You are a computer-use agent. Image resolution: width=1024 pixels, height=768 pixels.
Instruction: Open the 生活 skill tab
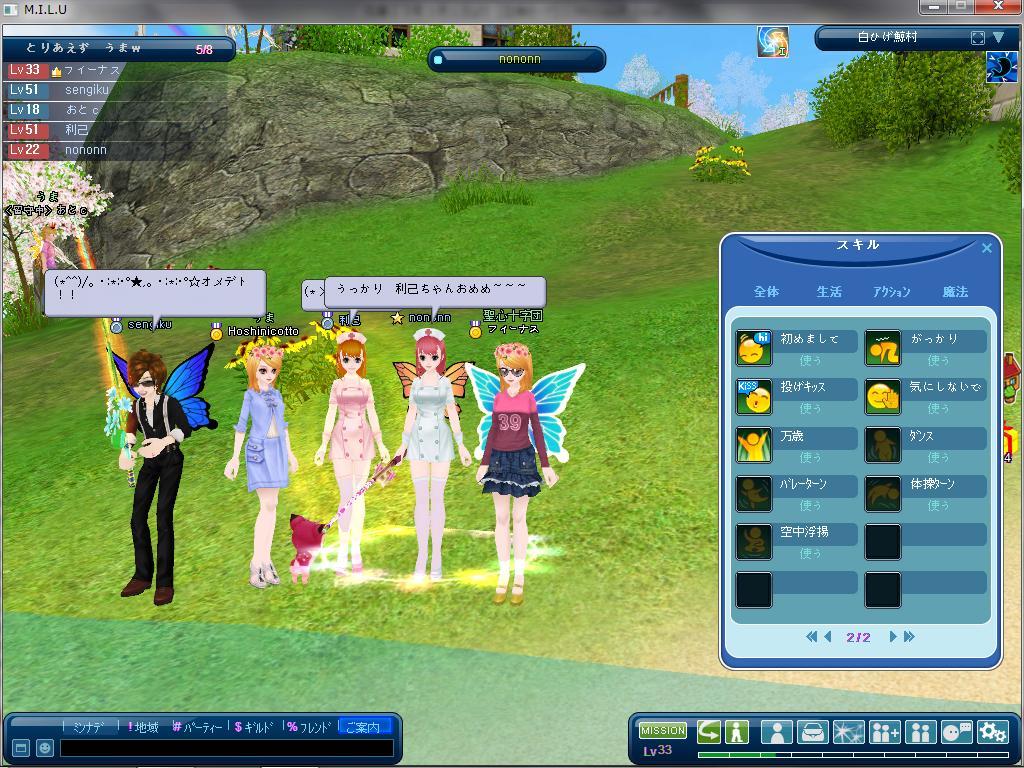point(829,292)
